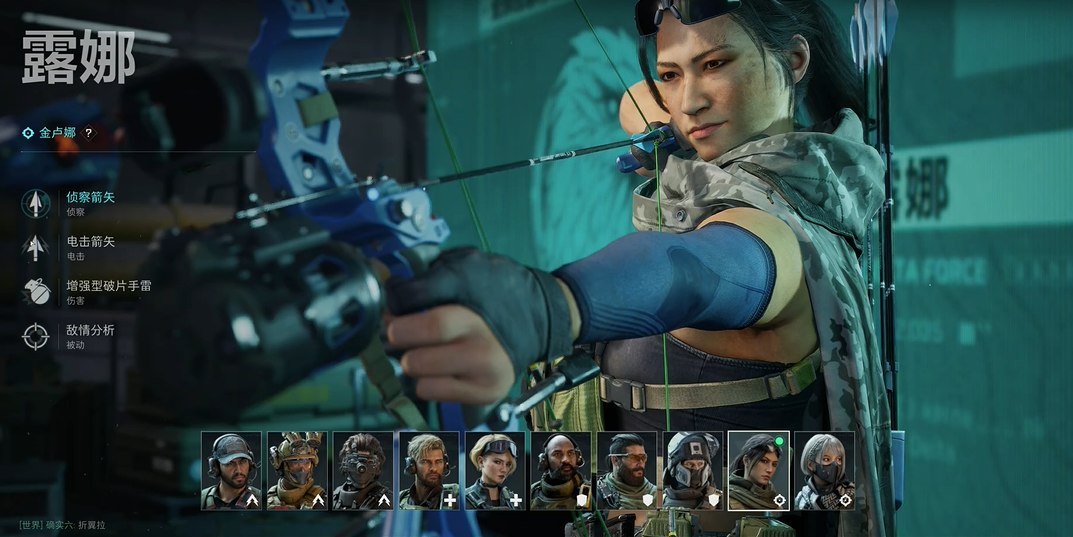Image resolution: width=1073 pixels, height=537 pixels.
Task: Select the operator wearing night-vision goggles mask
Action: pyautogui.click(x=363, y=471)
